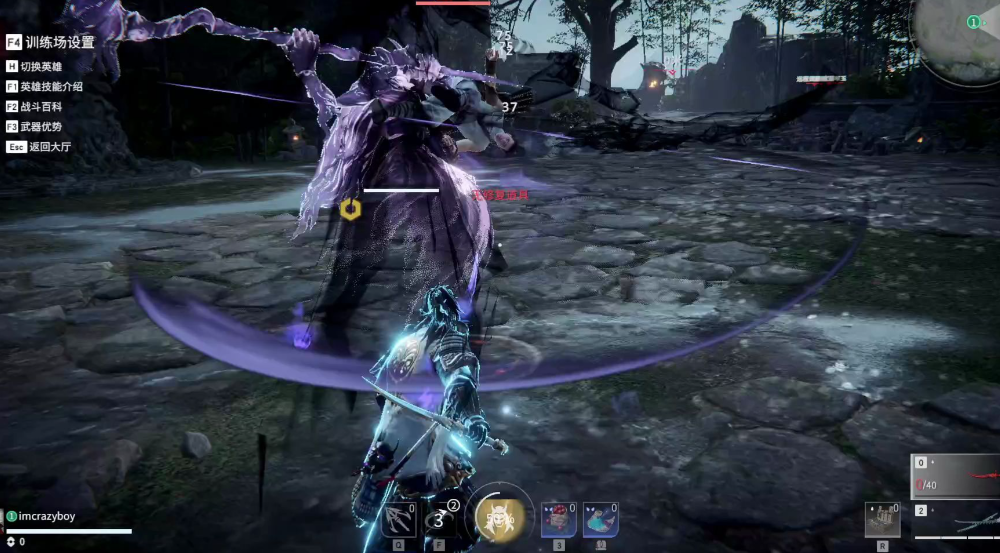This screenshot has height=553, width=1000.
Task: Select the weapon repair kit slot
Action: [x=882, y=520]
